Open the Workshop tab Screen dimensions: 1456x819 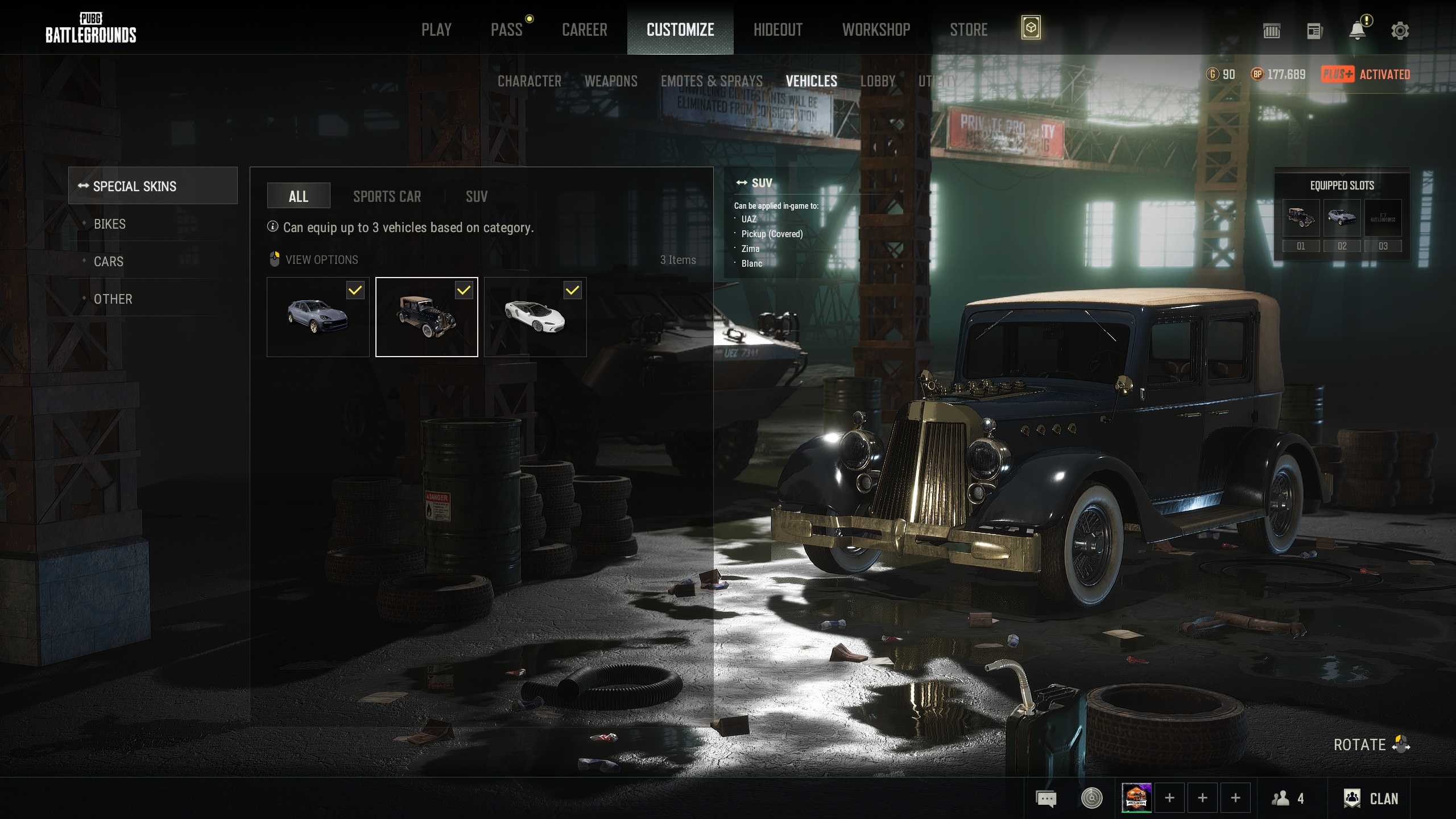pyautogui.click(x=876, y=30)
